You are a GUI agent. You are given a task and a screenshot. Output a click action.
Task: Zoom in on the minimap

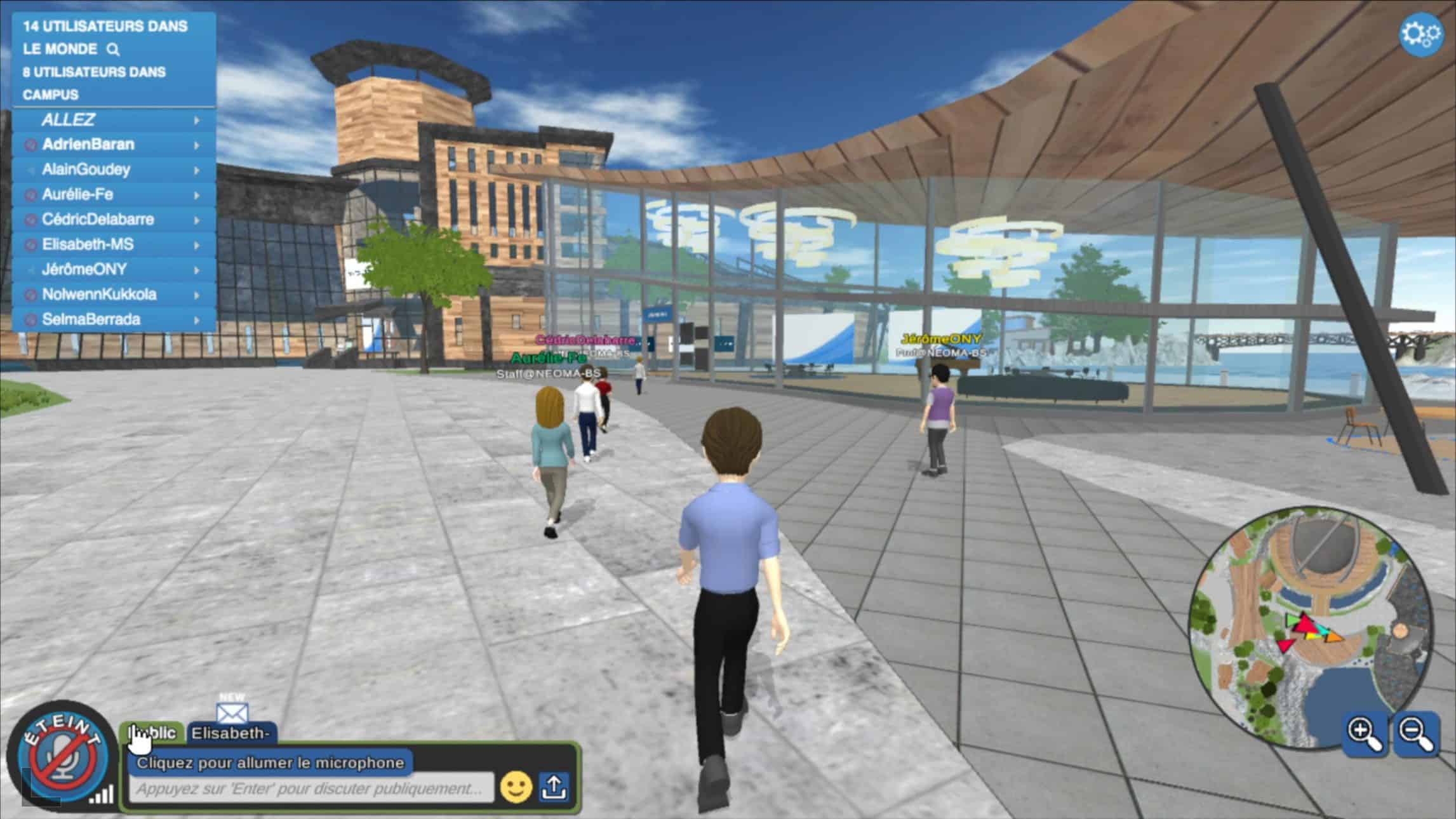point(1364,733)
